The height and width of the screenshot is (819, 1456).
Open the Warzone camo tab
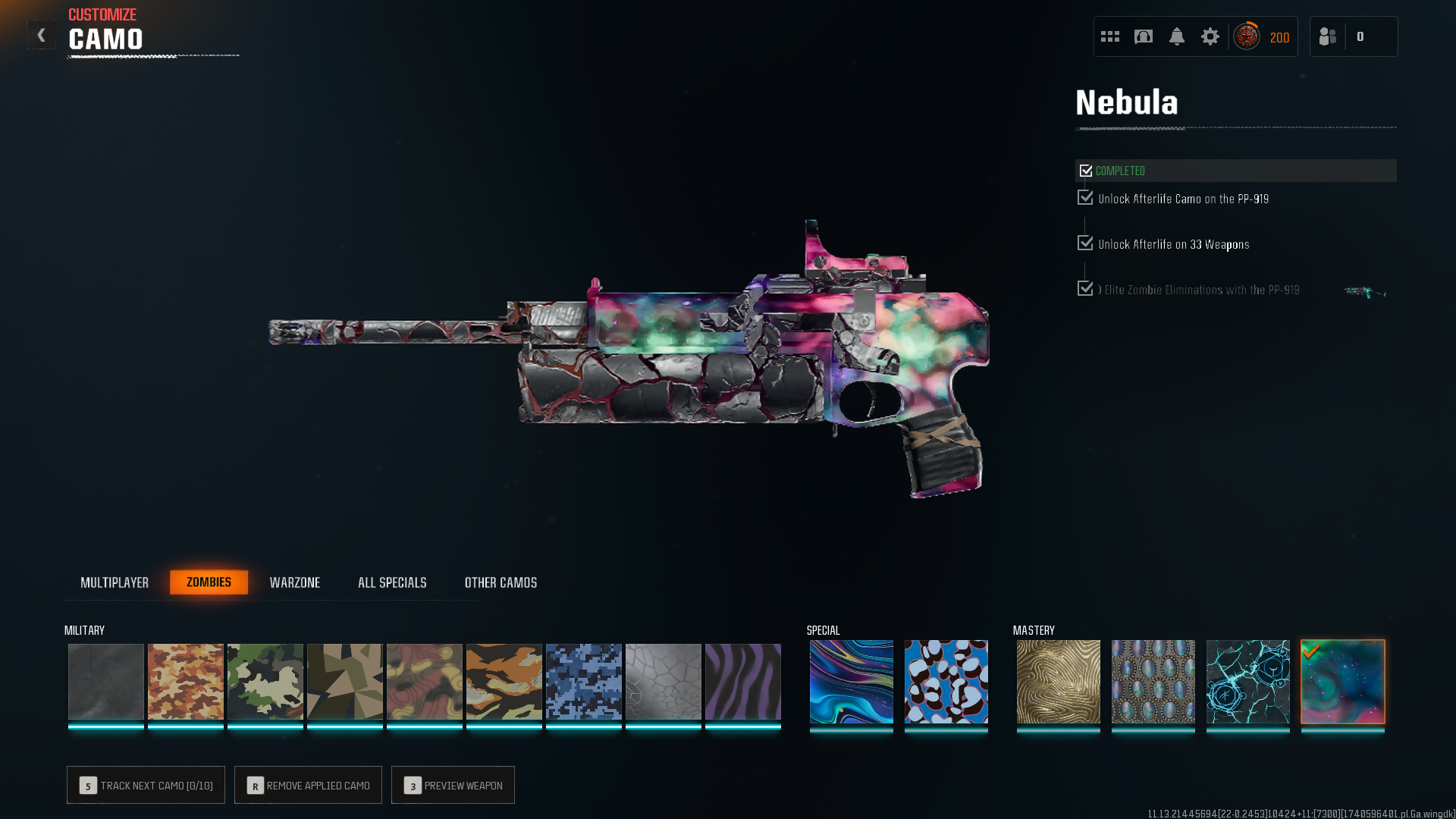pos(295,582)
